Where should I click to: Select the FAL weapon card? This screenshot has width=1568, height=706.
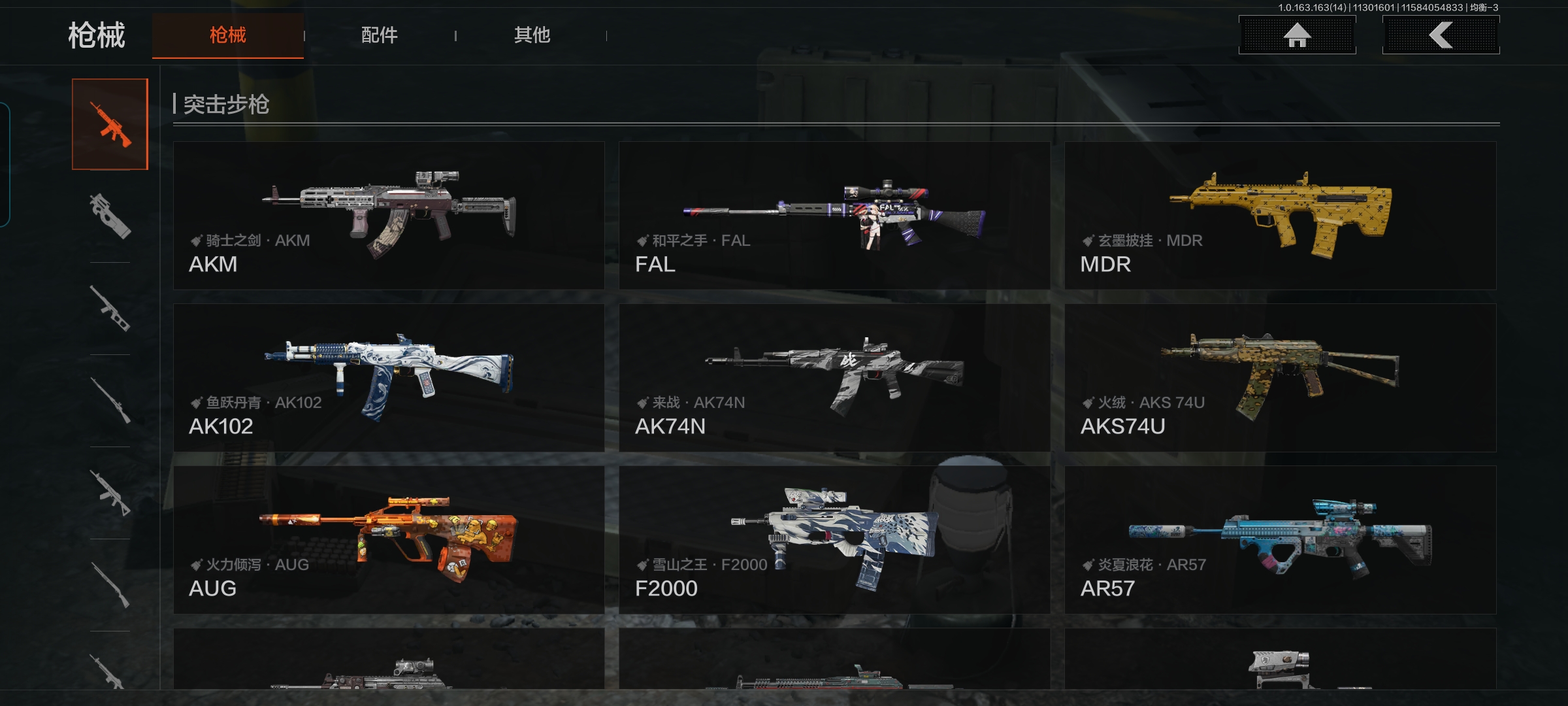click(834, 216)
